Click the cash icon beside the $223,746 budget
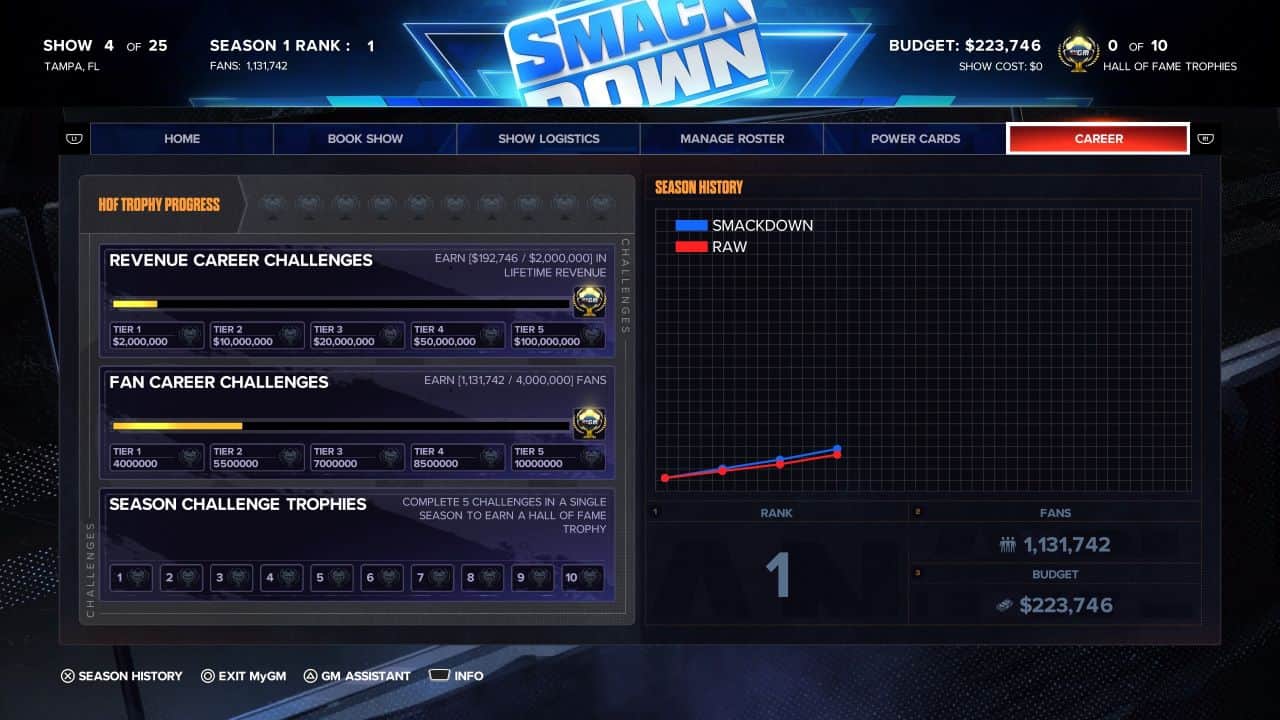1280x720 pixels. tap(1005, 604)
